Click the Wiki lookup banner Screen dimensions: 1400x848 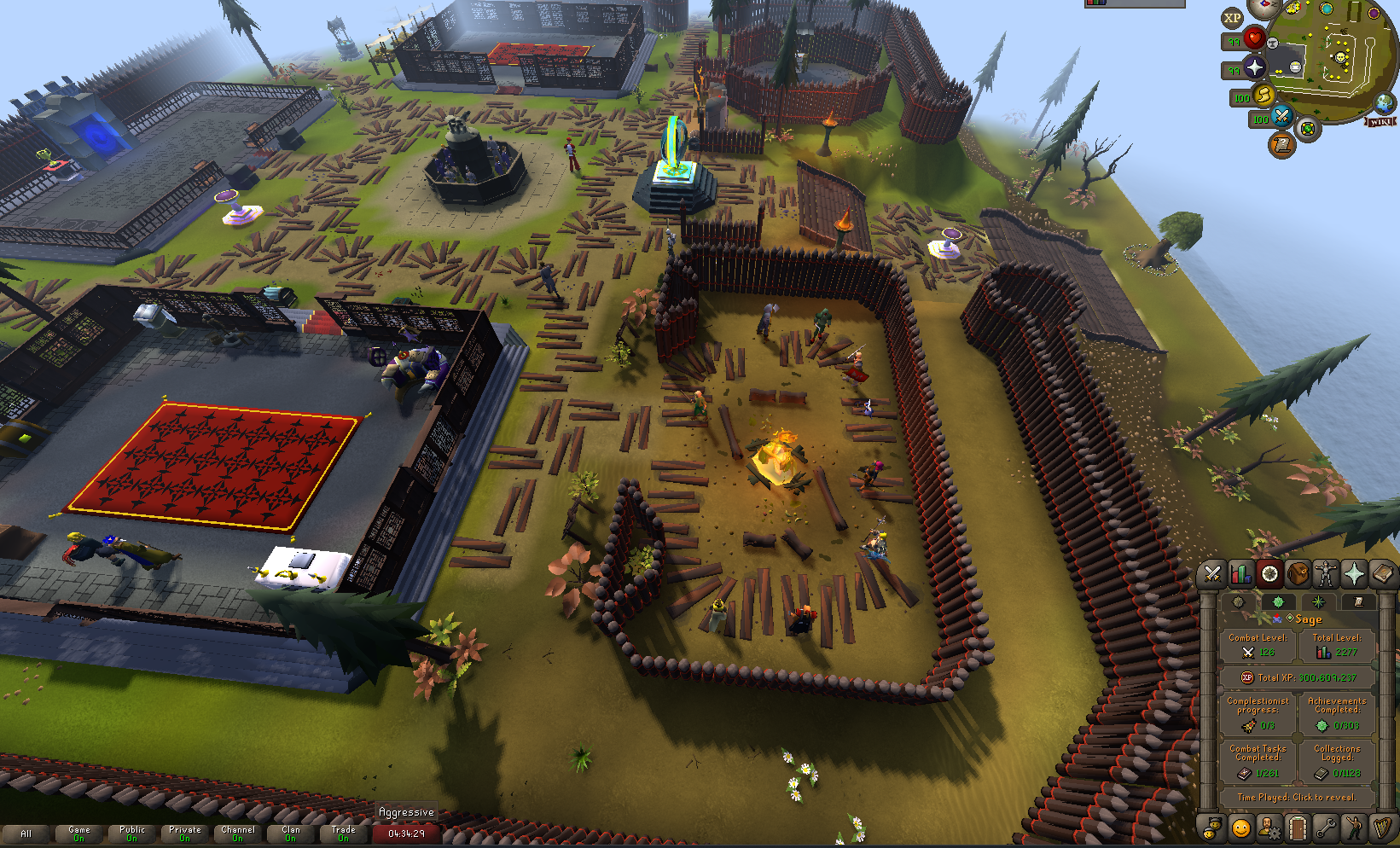coord(1380,122)
